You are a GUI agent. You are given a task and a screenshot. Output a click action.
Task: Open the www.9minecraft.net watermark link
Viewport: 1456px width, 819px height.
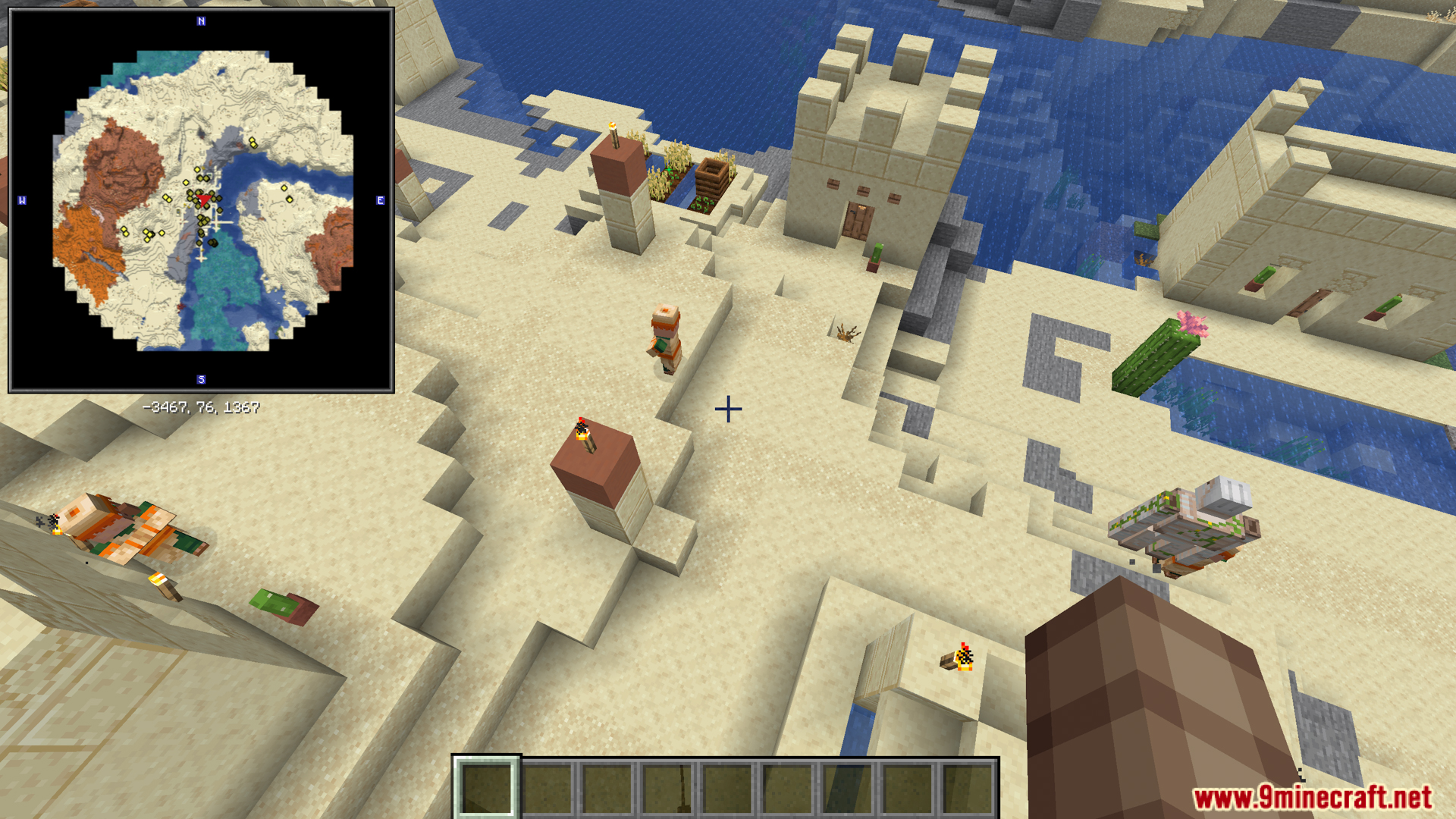1312,797
